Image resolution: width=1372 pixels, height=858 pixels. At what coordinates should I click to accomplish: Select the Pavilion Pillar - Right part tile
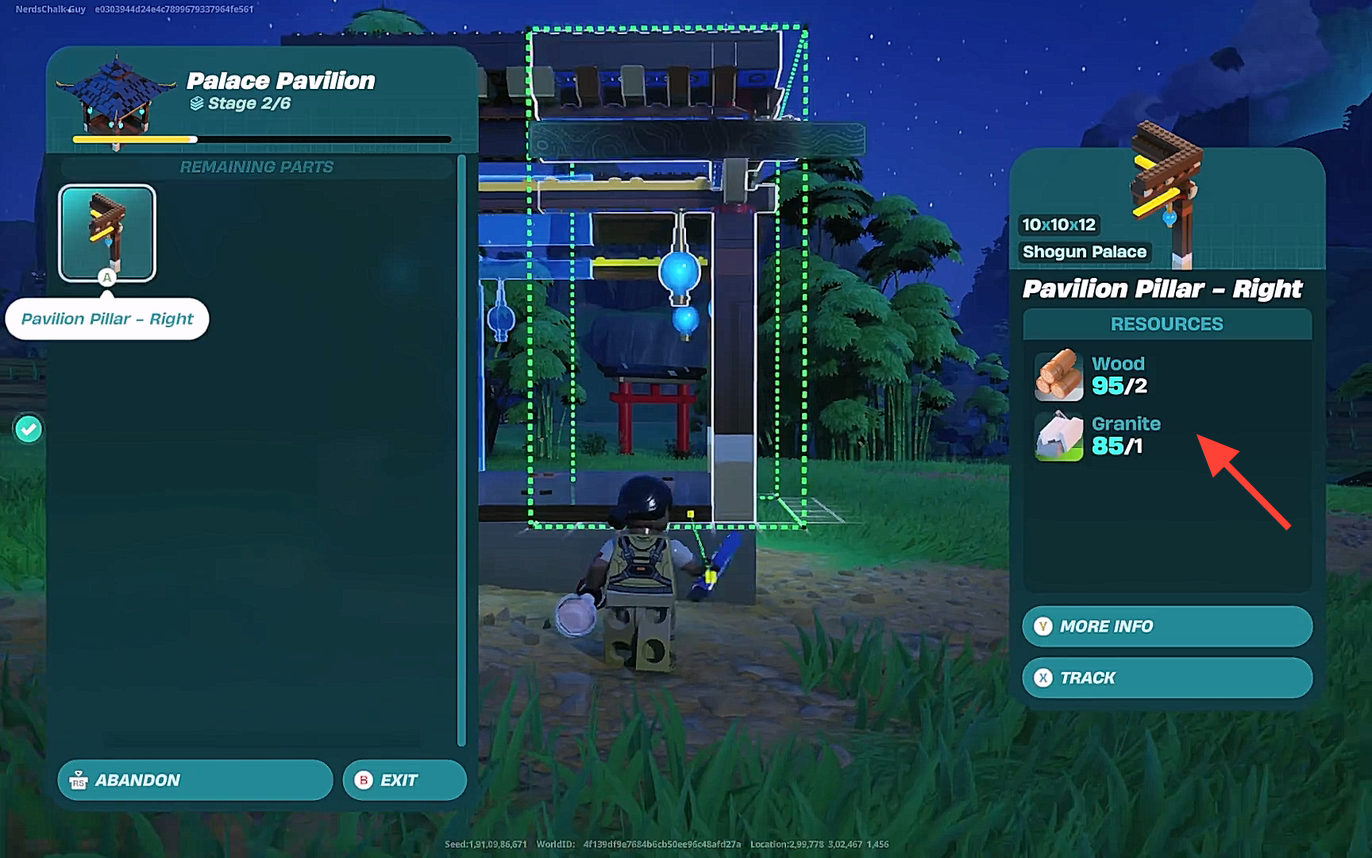(107, 233)
